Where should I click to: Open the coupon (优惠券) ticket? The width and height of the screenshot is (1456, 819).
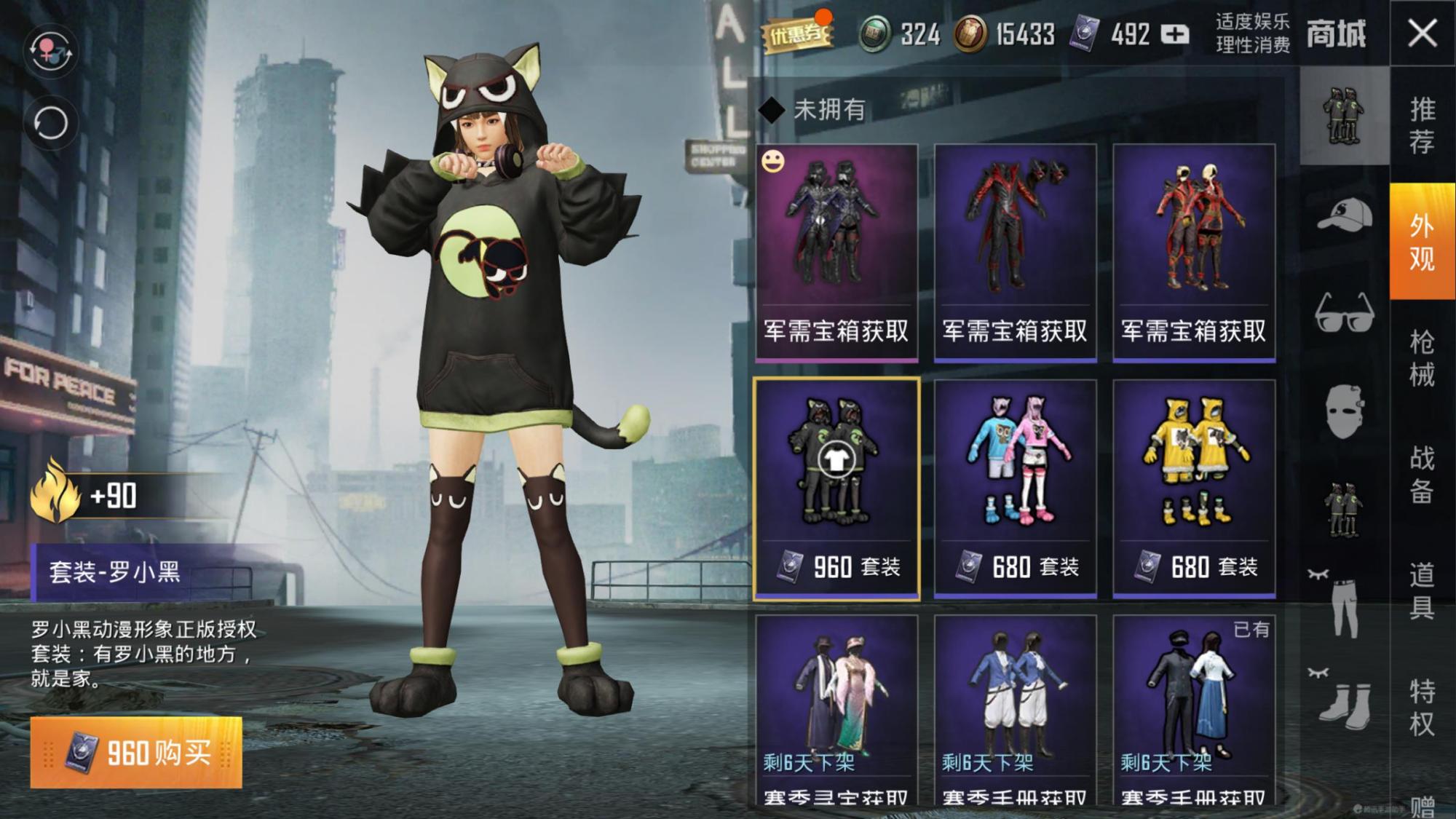click(796, 33)
